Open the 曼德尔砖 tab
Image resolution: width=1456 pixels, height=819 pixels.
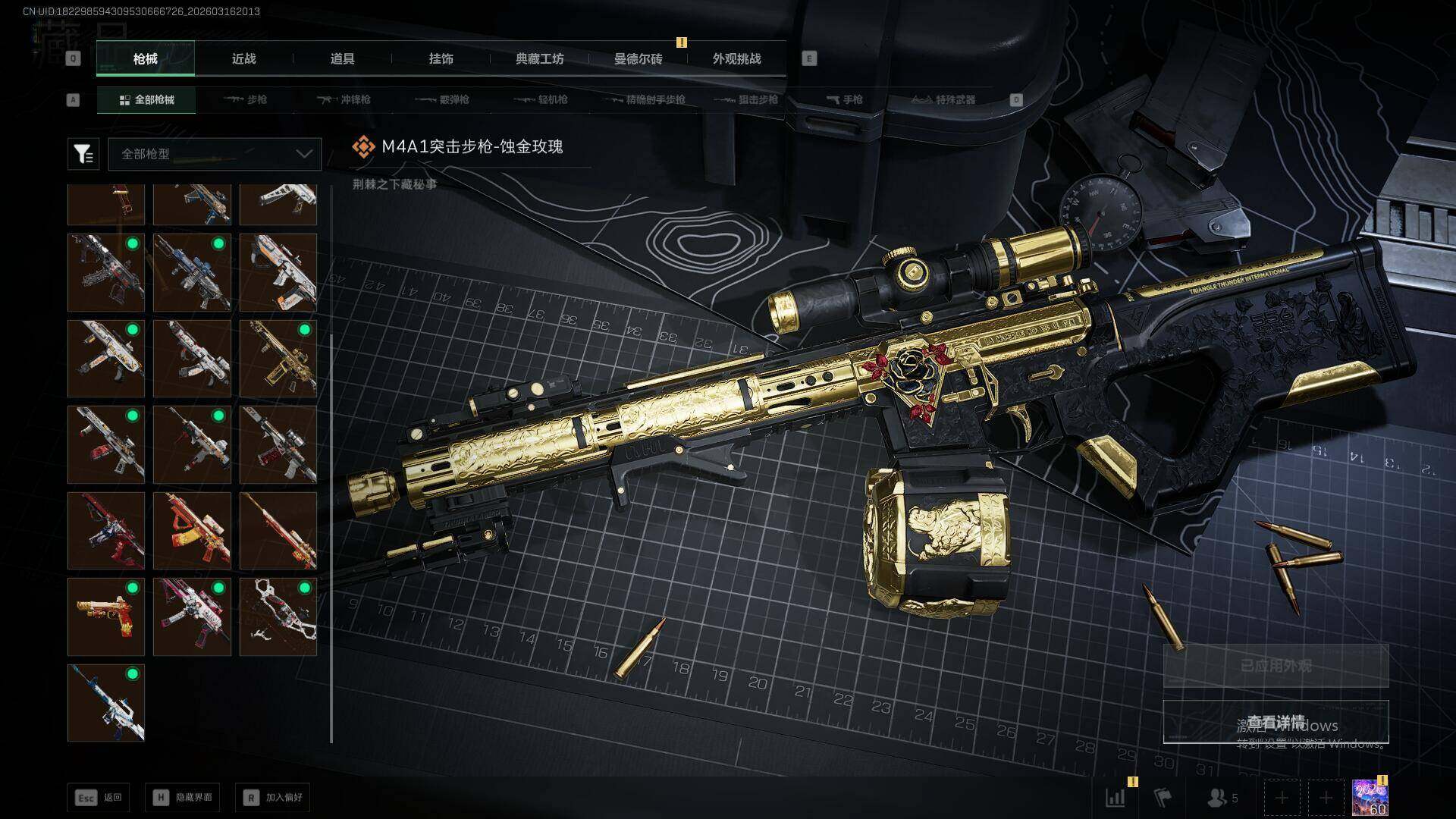tap(638, 59)
